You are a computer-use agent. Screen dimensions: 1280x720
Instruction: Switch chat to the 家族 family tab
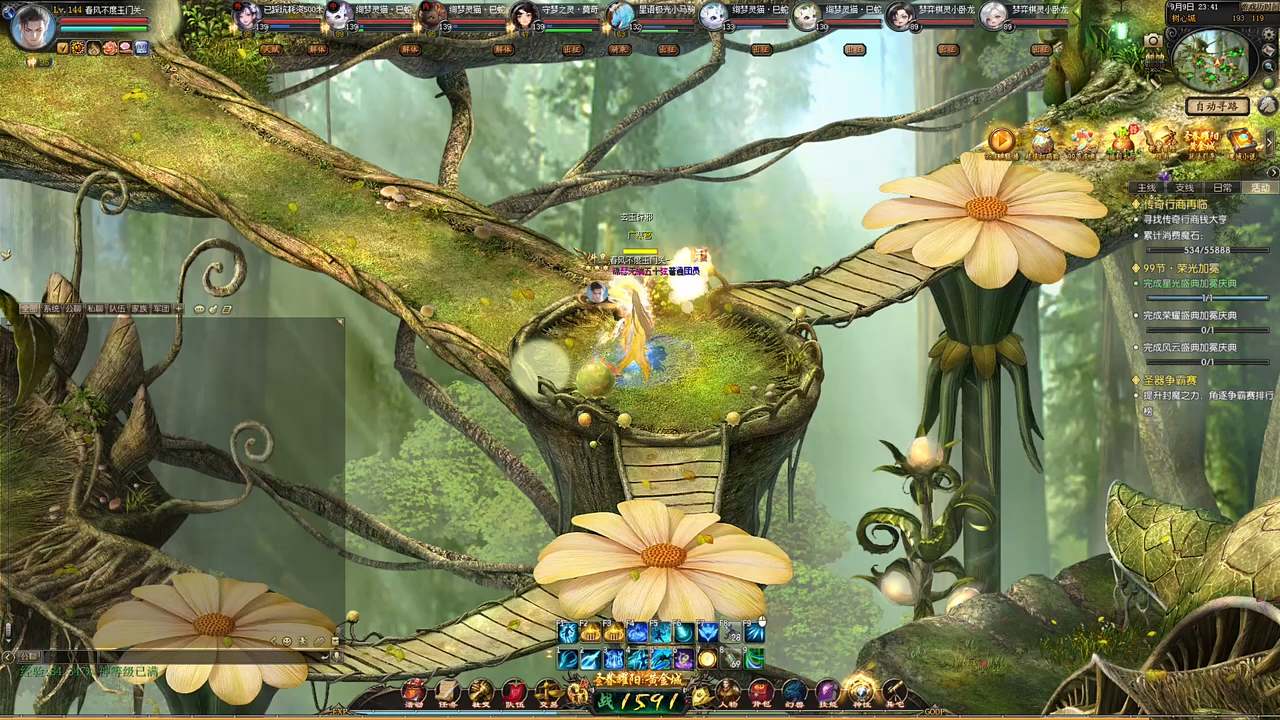click(x=139, y=309)
